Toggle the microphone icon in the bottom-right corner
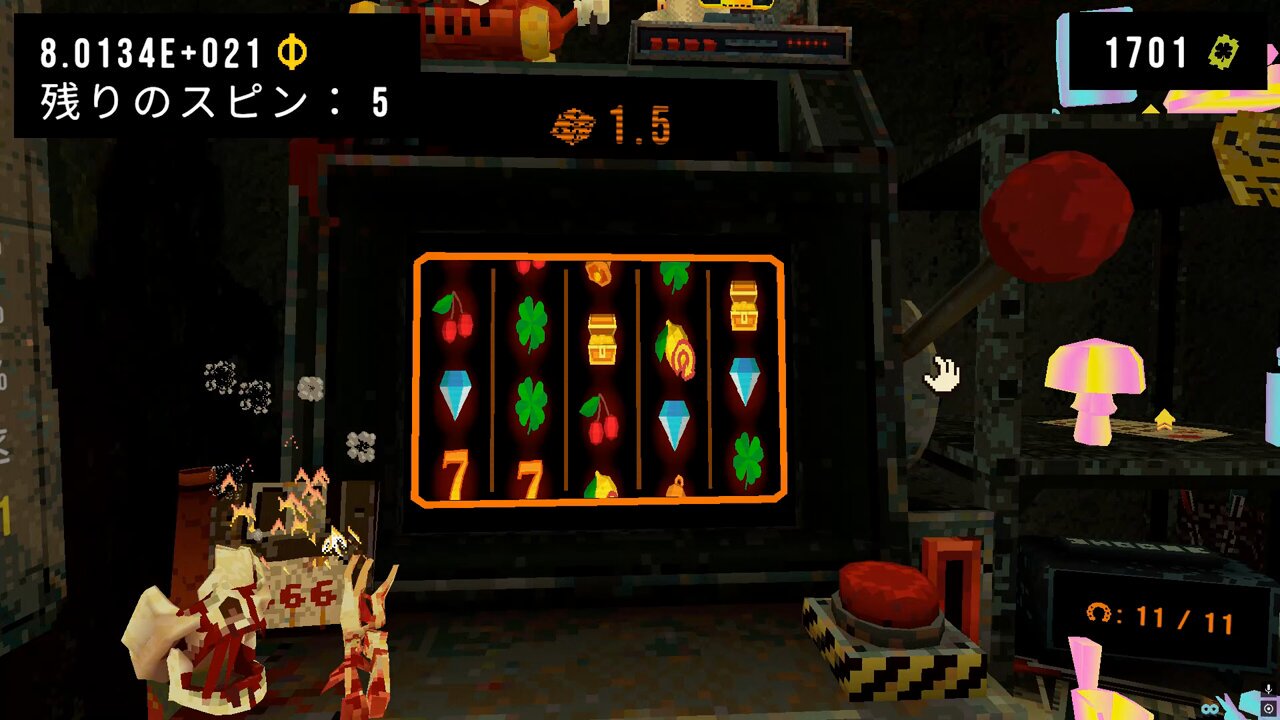The width and height of the screenshot is (1280, 720). tap(1268, 688)
